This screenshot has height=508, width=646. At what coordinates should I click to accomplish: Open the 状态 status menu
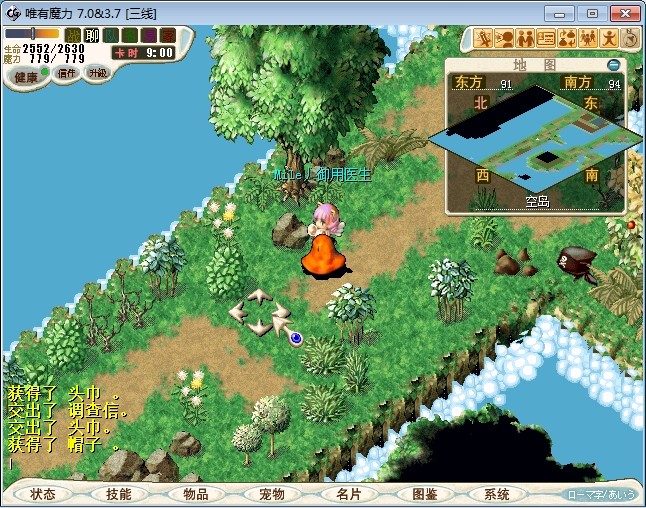click(x=43, y=494)
